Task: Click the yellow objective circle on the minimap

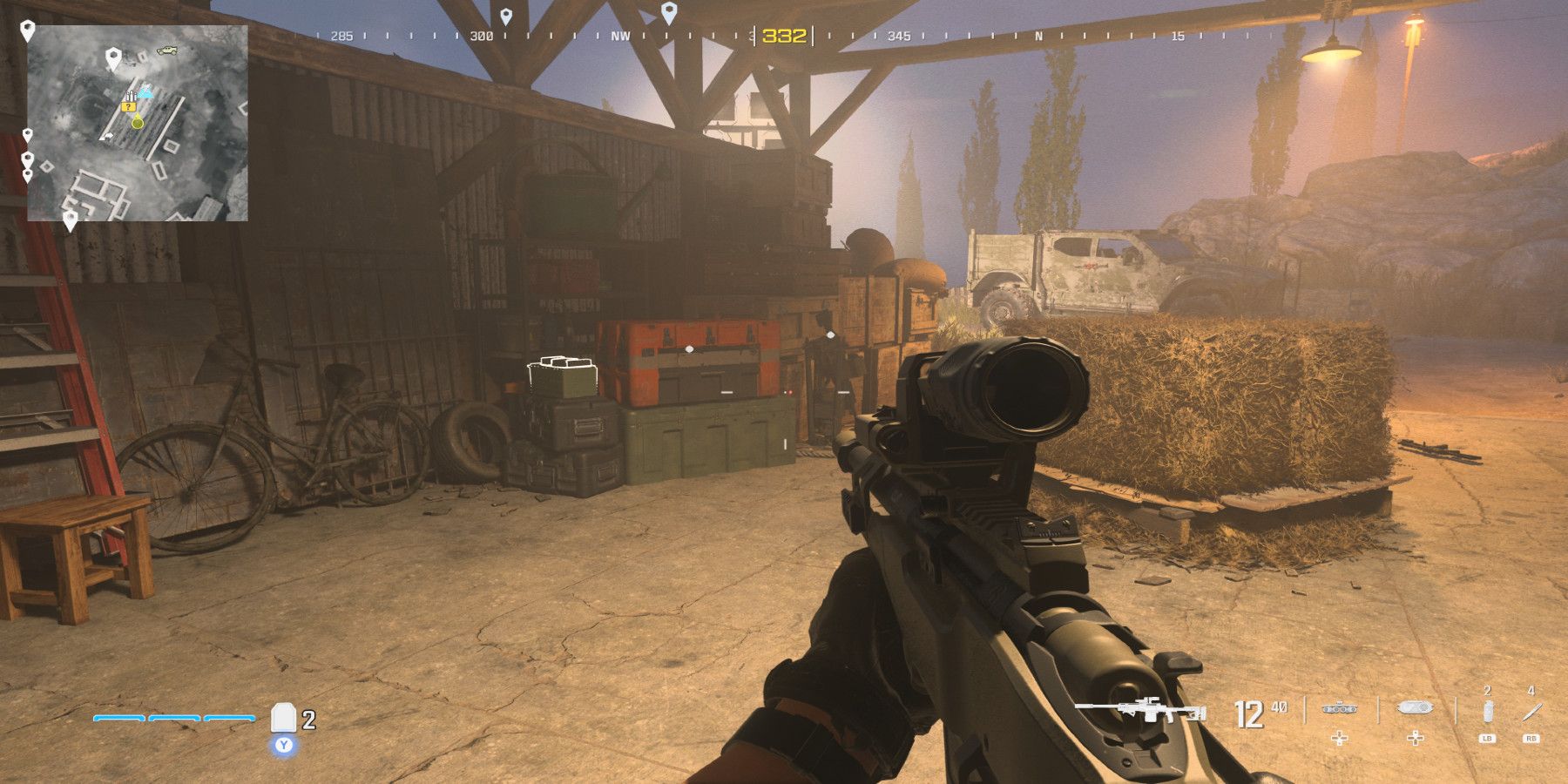Action: tap(138, 123)
